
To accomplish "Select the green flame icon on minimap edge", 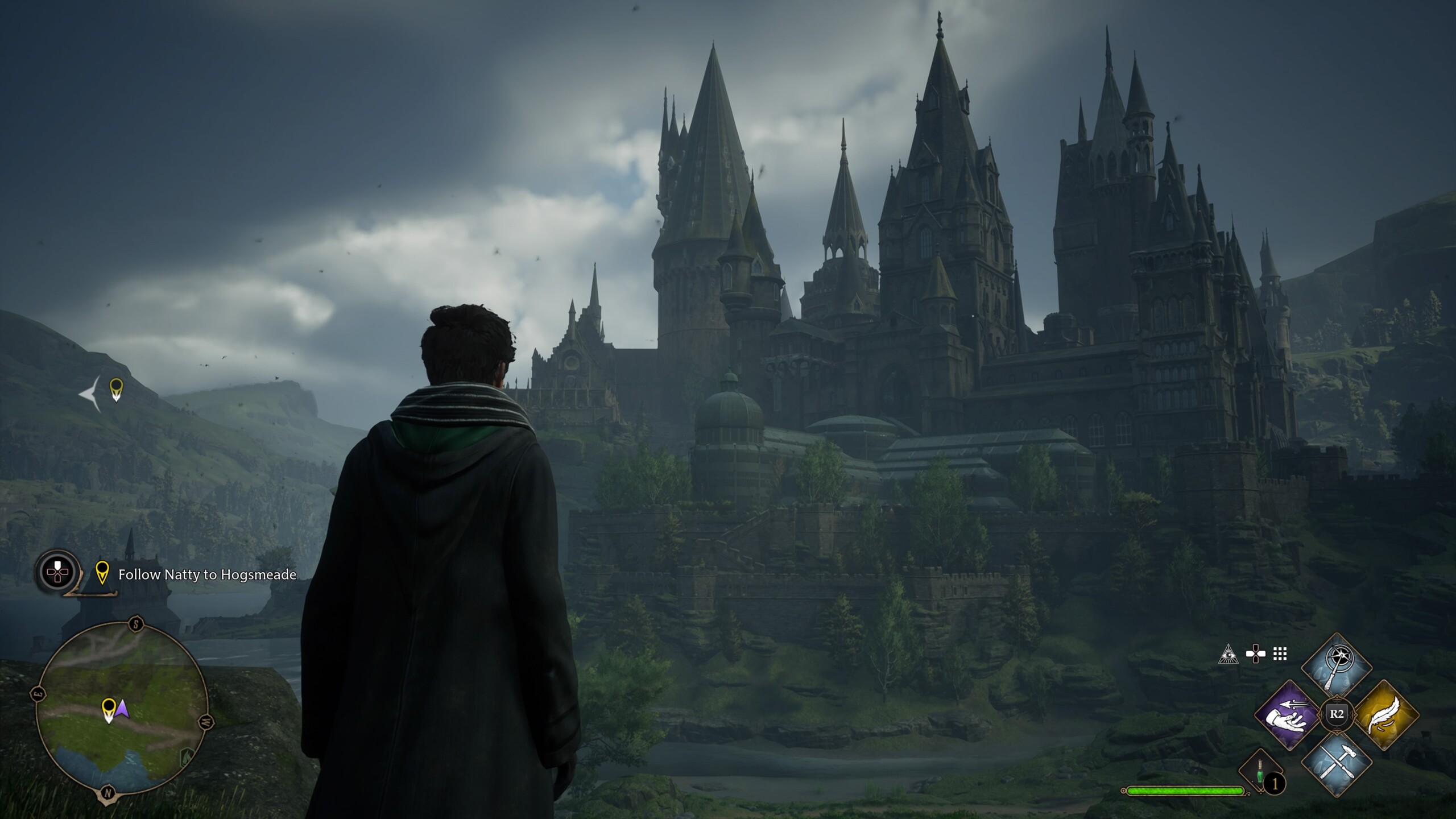I will coord(187,757).
